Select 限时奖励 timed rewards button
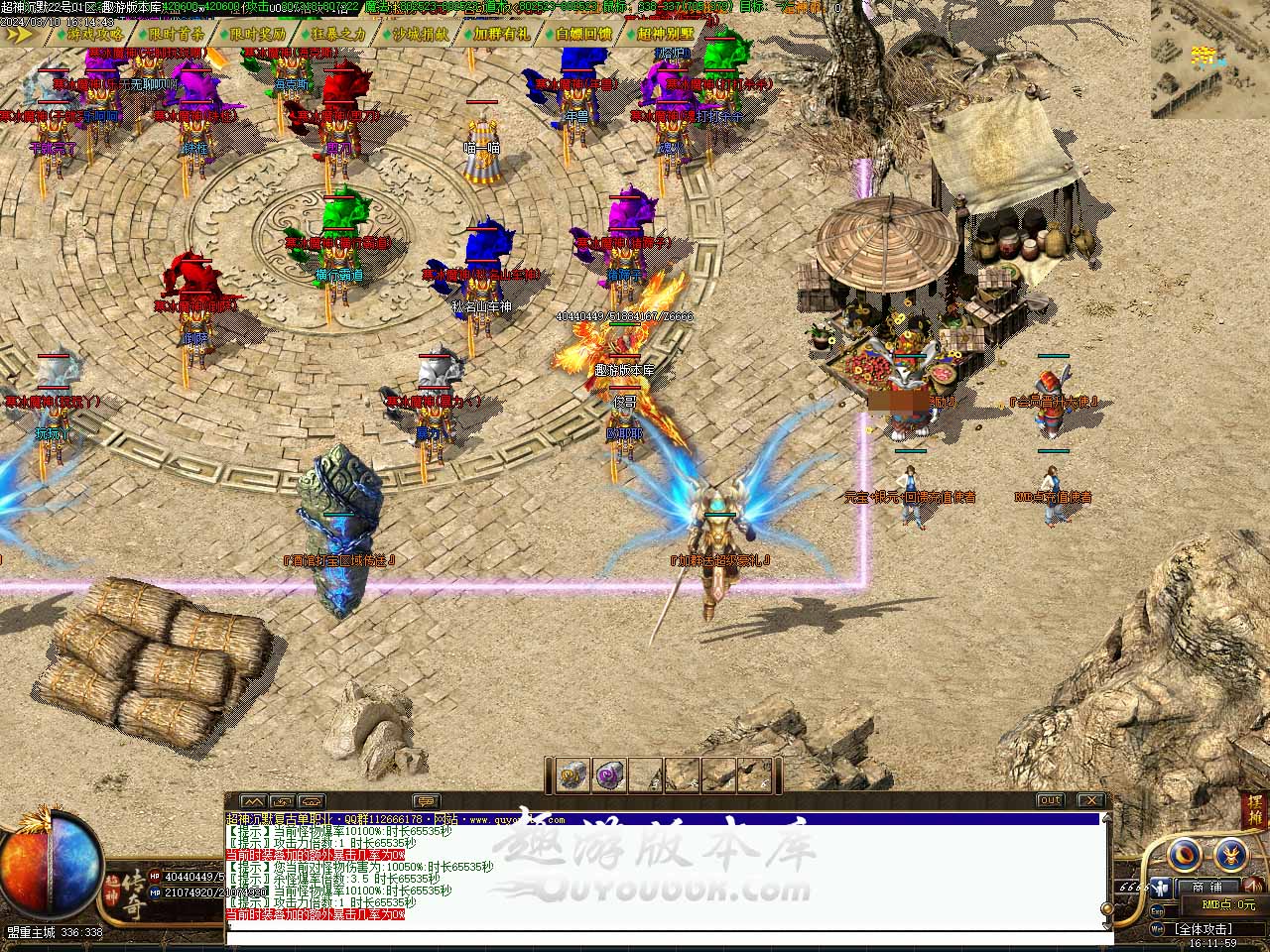1270x952 pixels. 257,34
